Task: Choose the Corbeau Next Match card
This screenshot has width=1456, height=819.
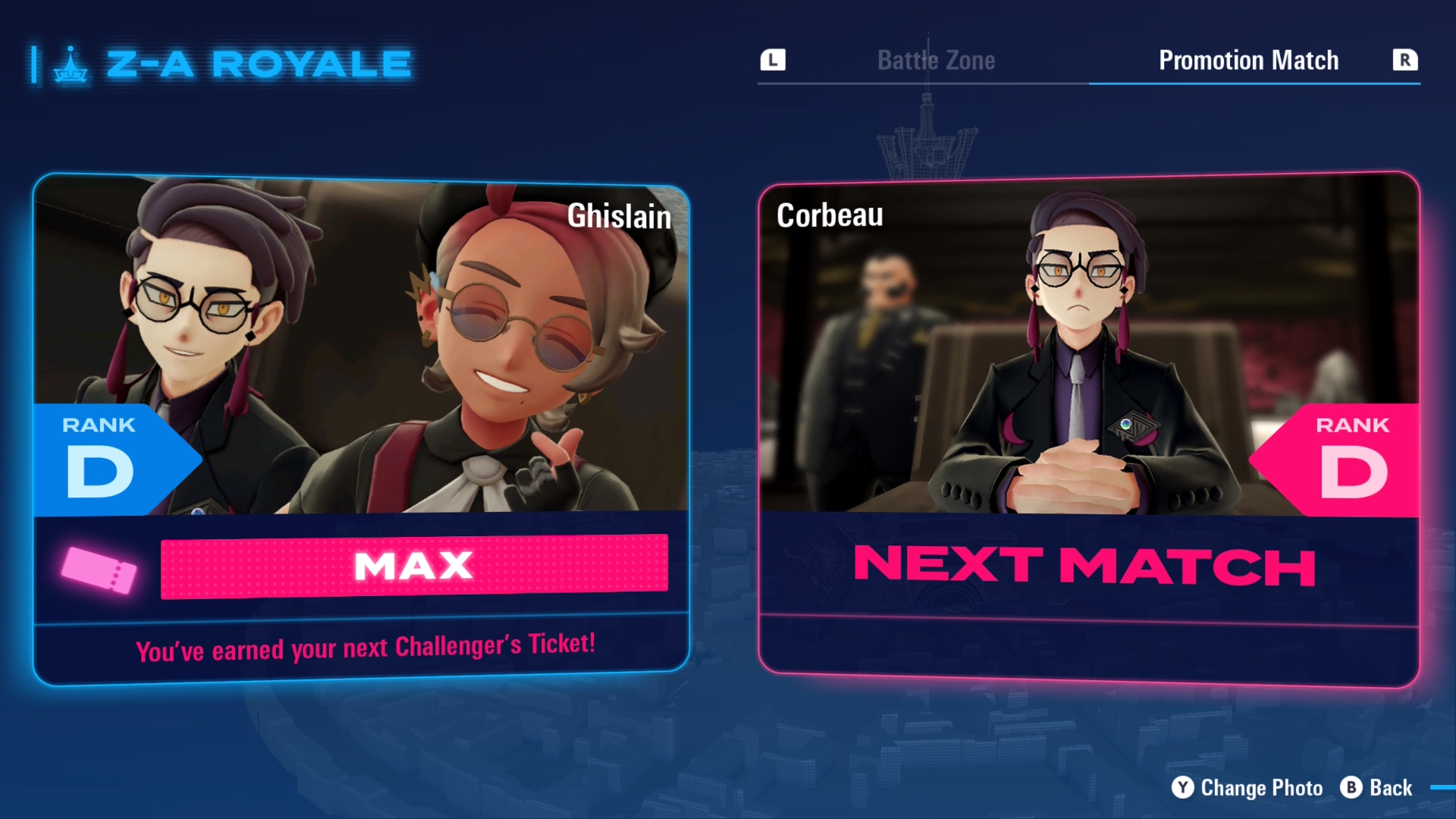Action: [x=1088, y=428]
